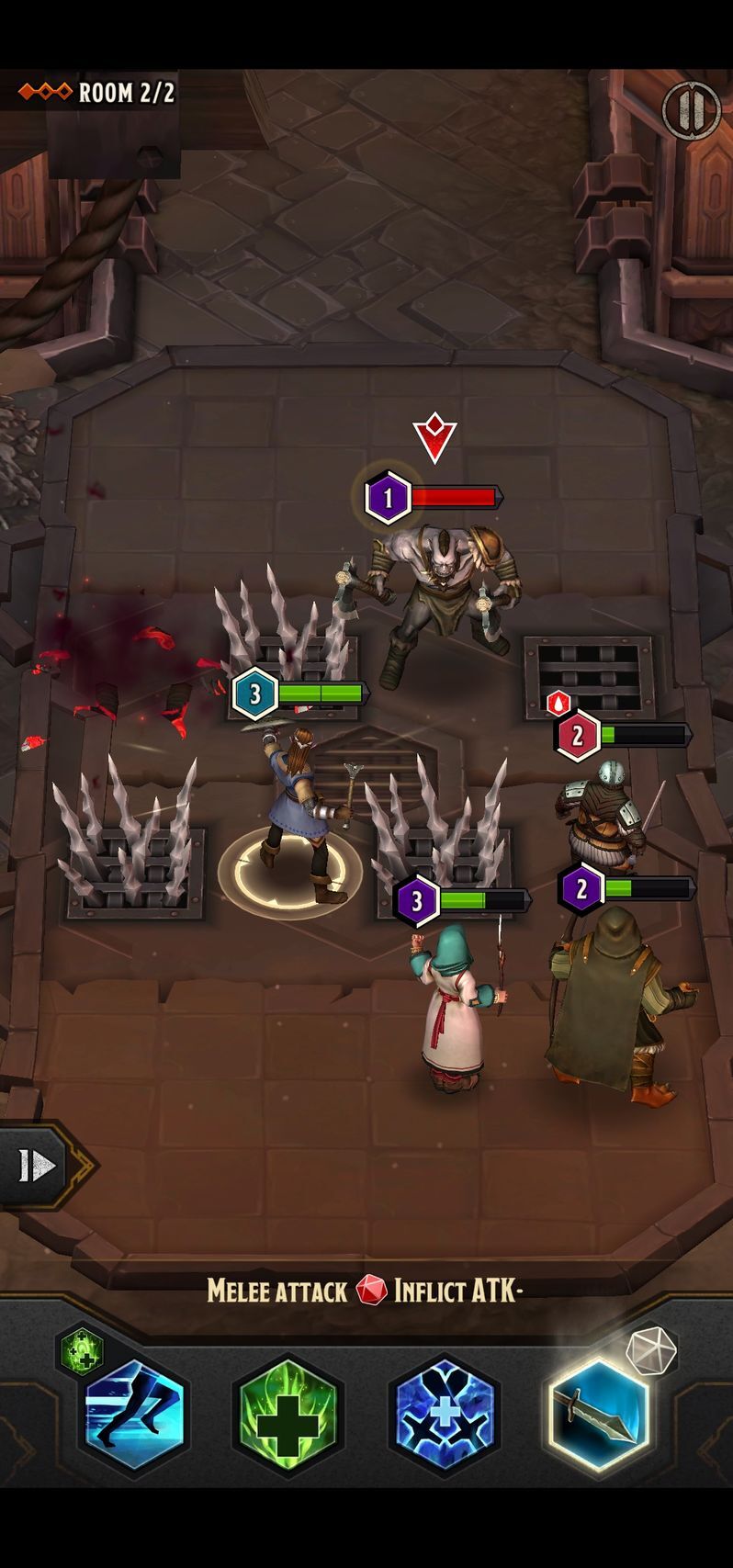Tap the fast-forward speed button
The image size is (733, 1568).
(39, 1166)
